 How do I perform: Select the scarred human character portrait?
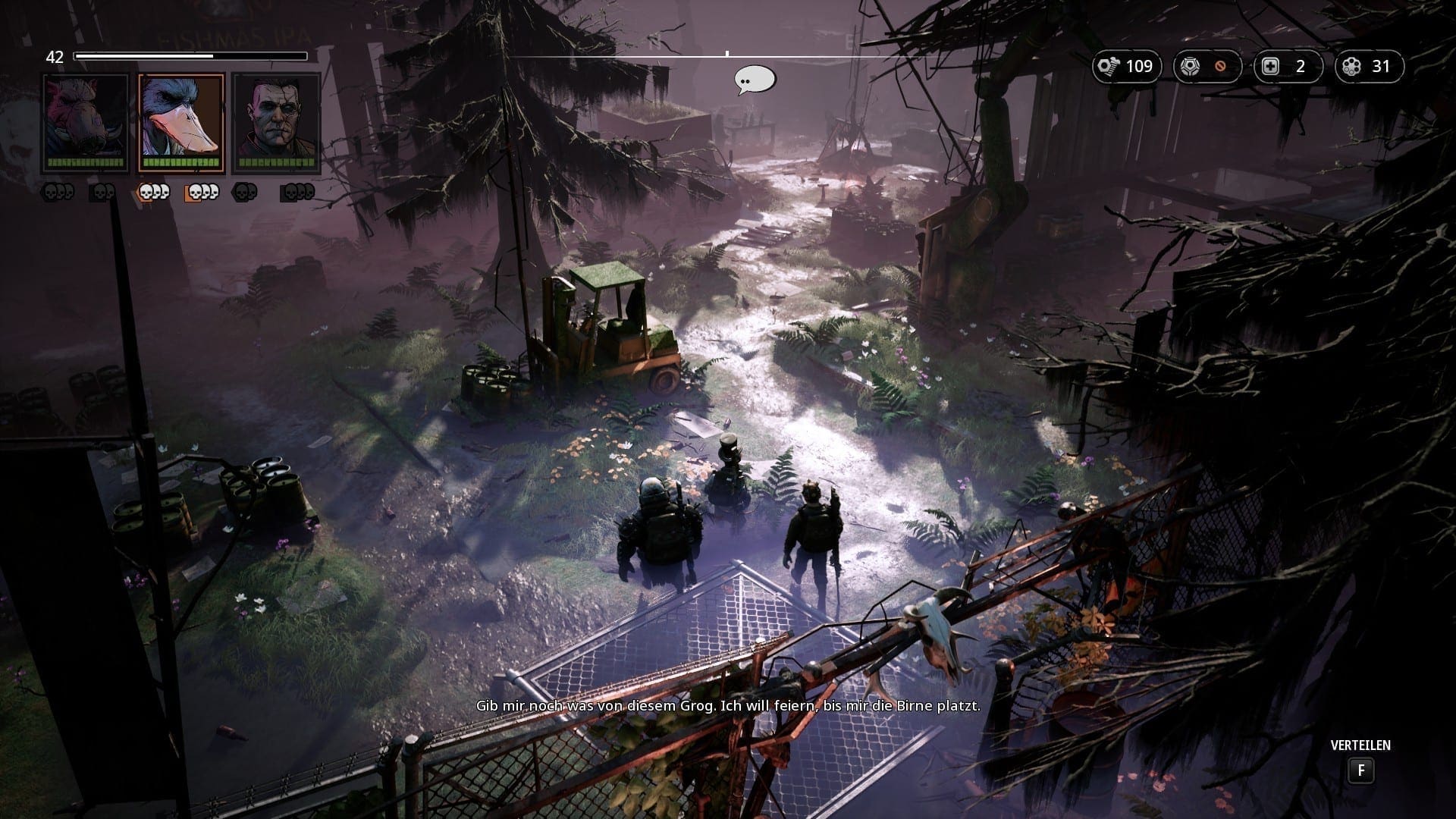pos(276,123)
